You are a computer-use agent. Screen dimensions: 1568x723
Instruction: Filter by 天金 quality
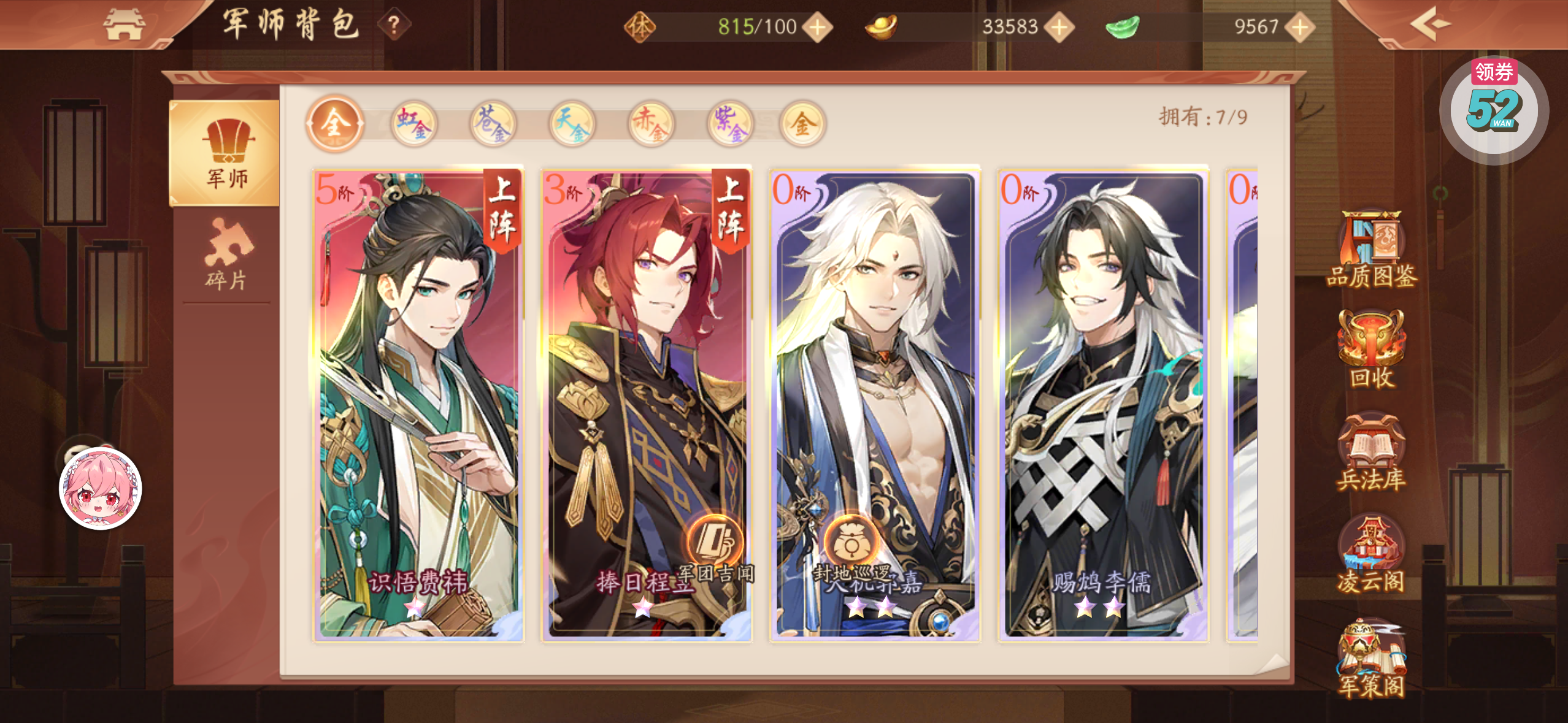point(572,124)
